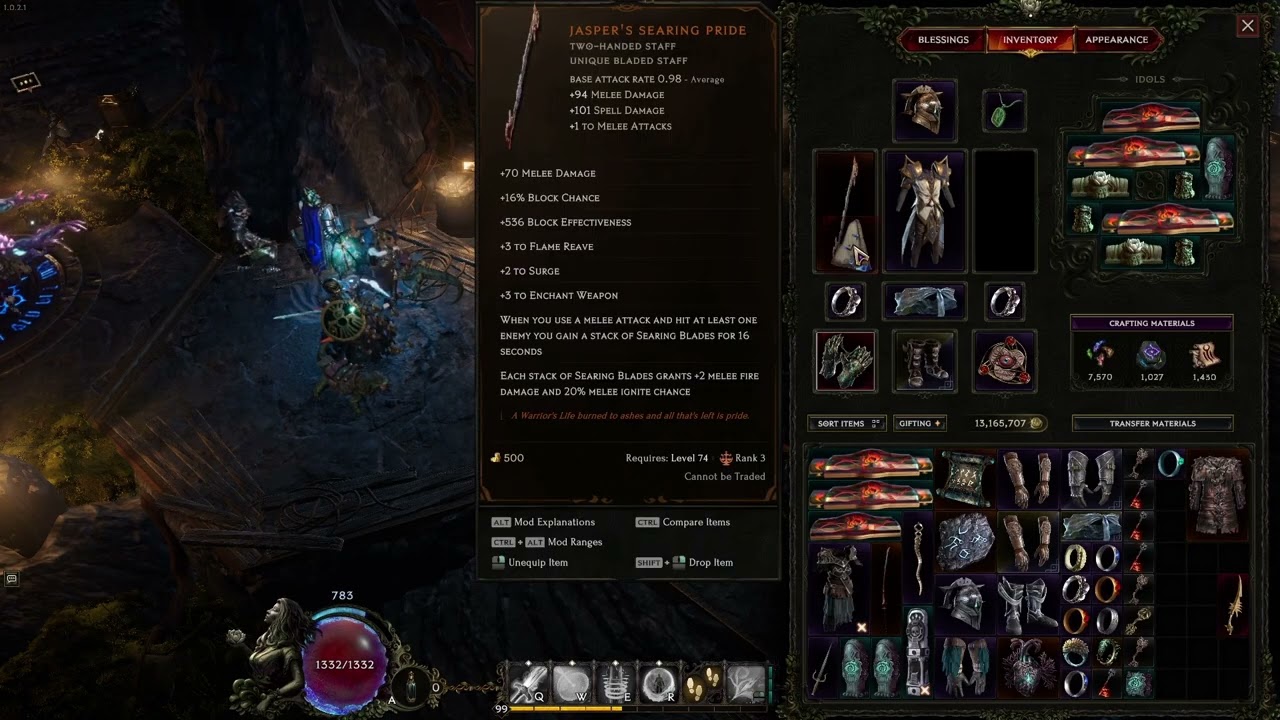
Task: Open the Appearance tab
Action: 1116,40
